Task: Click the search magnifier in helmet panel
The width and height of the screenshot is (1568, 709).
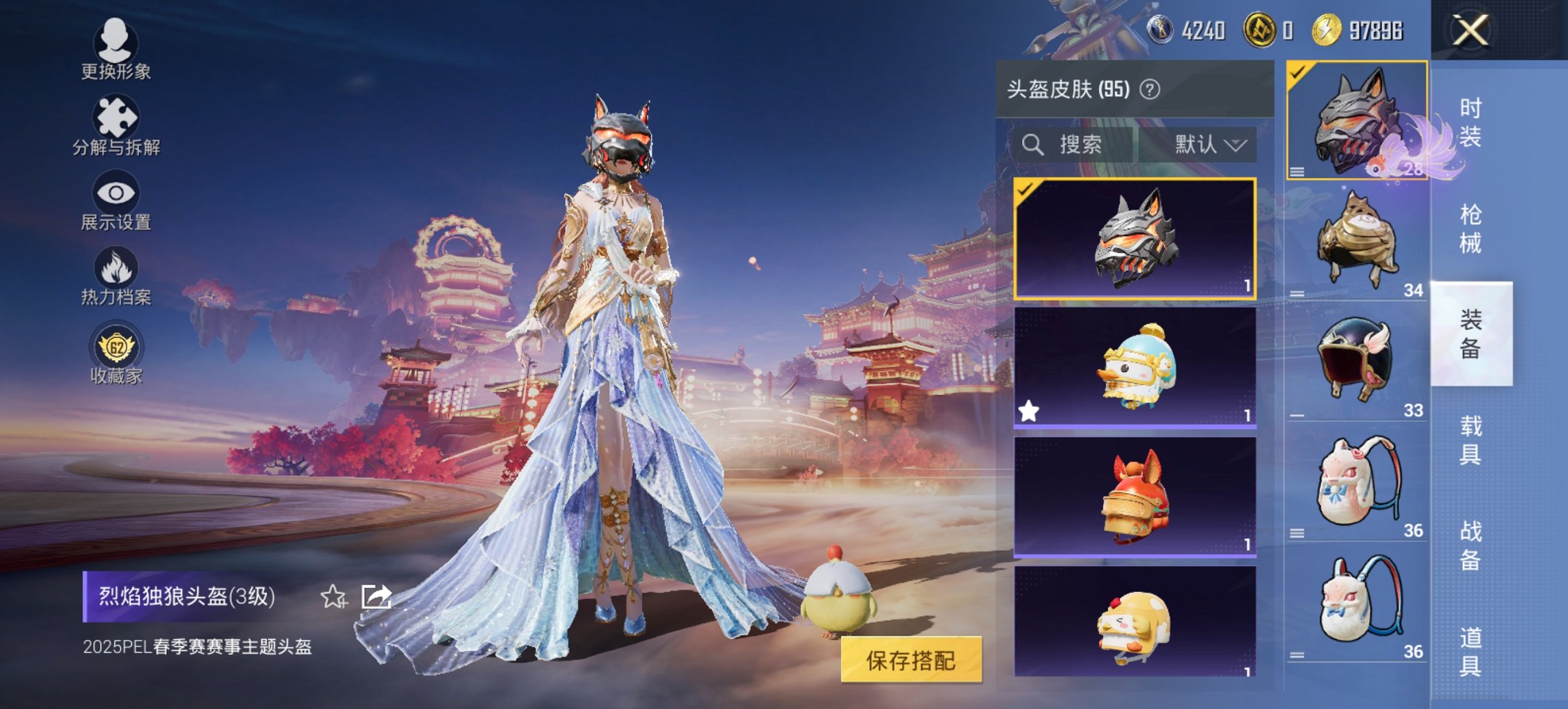Action: 1032,144
